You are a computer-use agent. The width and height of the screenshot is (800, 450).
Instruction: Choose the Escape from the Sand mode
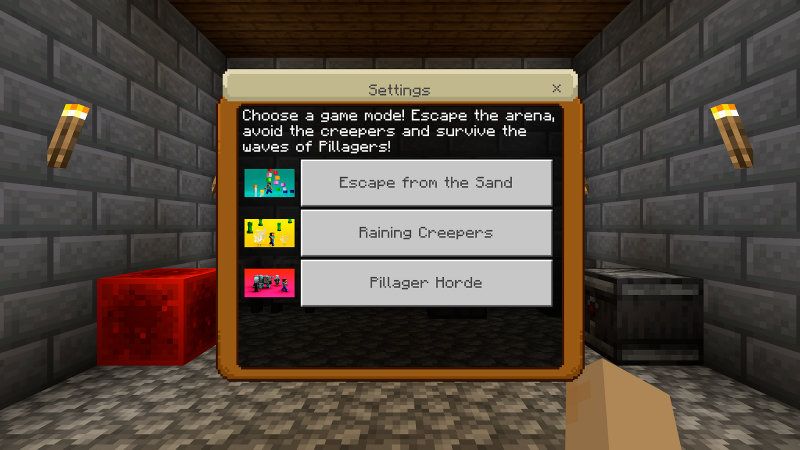click(426, 183)
